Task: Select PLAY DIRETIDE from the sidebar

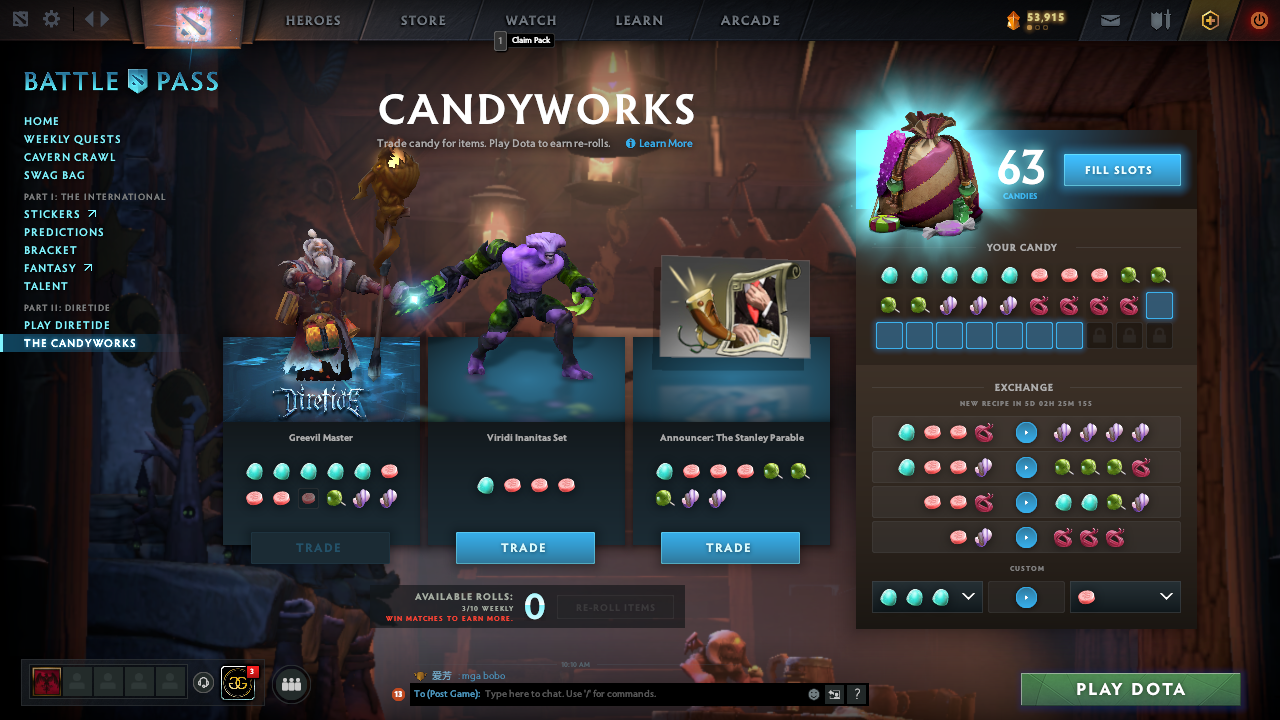Action: point(66,325)
